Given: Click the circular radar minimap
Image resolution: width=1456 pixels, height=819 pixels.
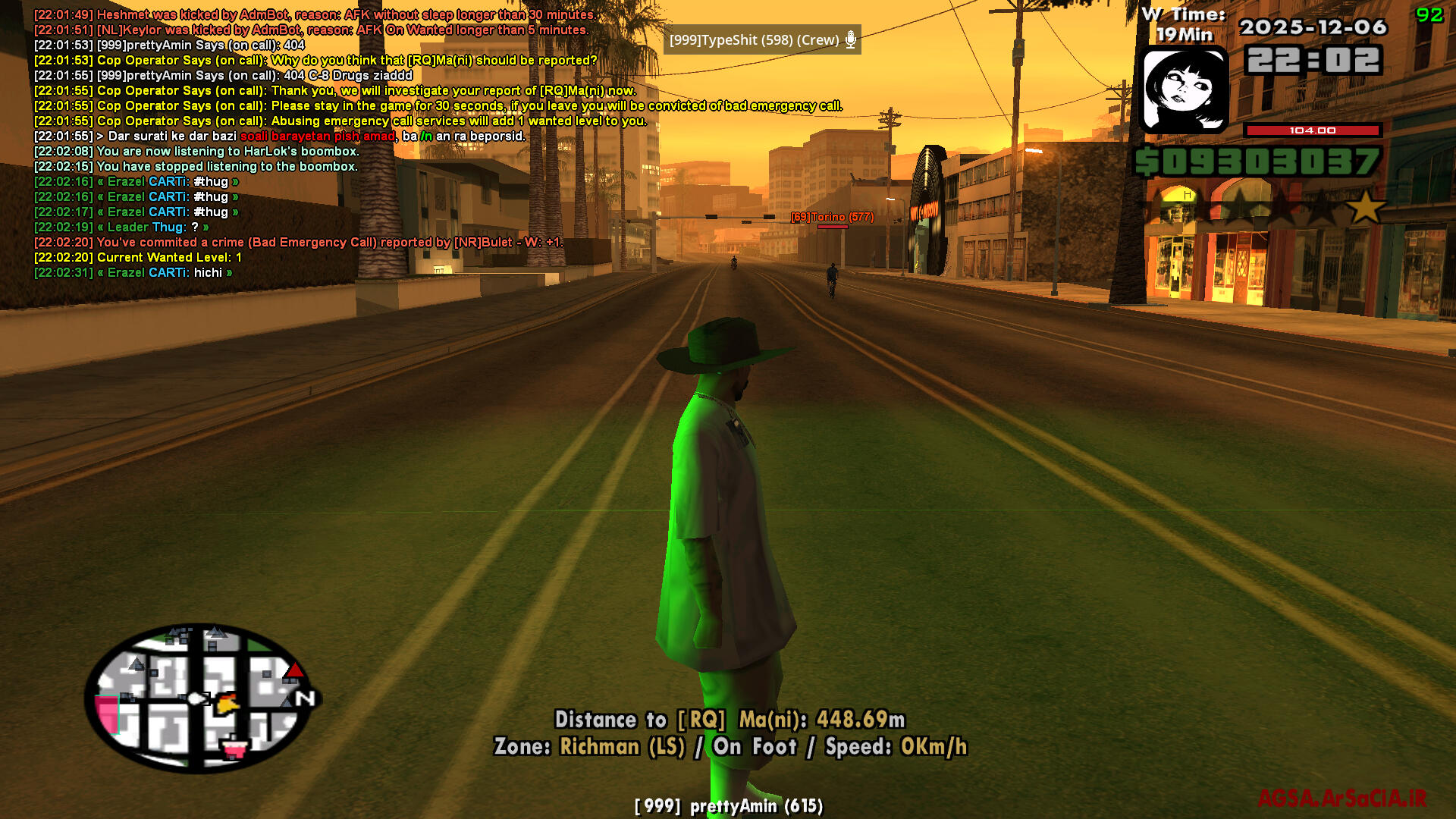Looking at the screenshot, I should click(x=202, y=698).
